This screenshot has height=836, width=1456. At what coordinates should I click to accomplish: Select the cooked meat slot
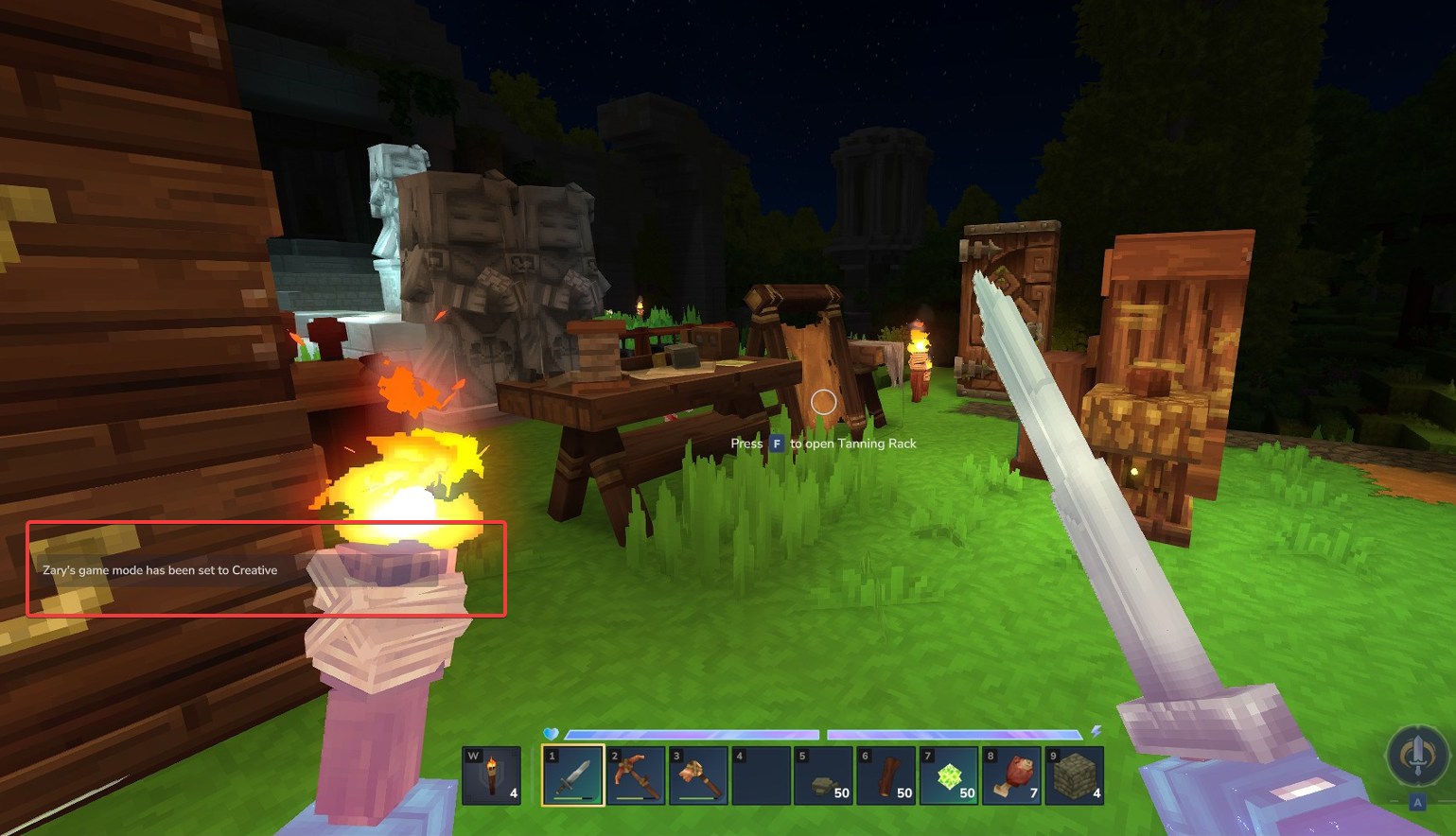pos(1011,775)
